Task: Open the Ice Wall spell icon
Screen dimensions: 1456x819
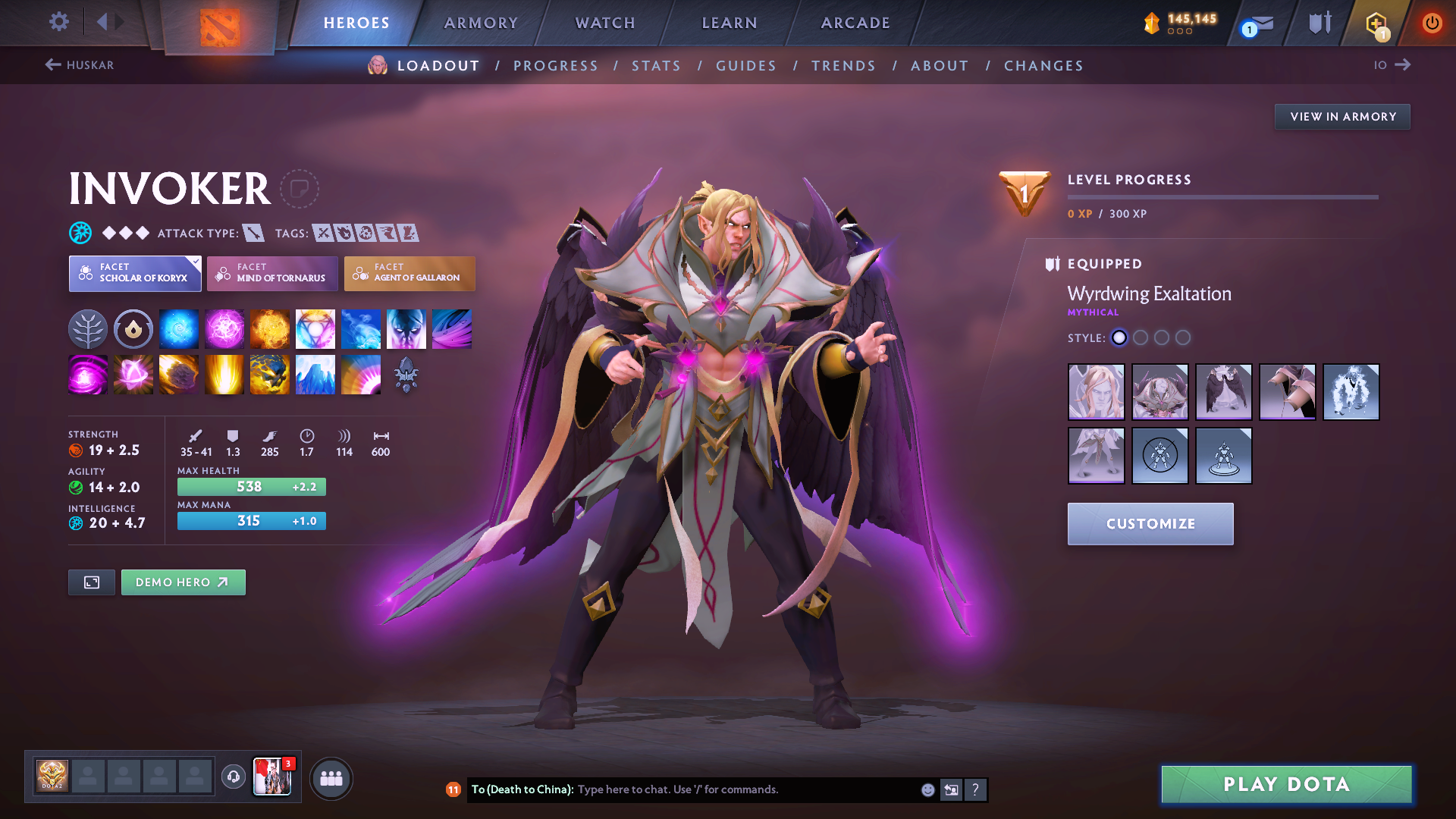Action: click(x=315, y=375)
